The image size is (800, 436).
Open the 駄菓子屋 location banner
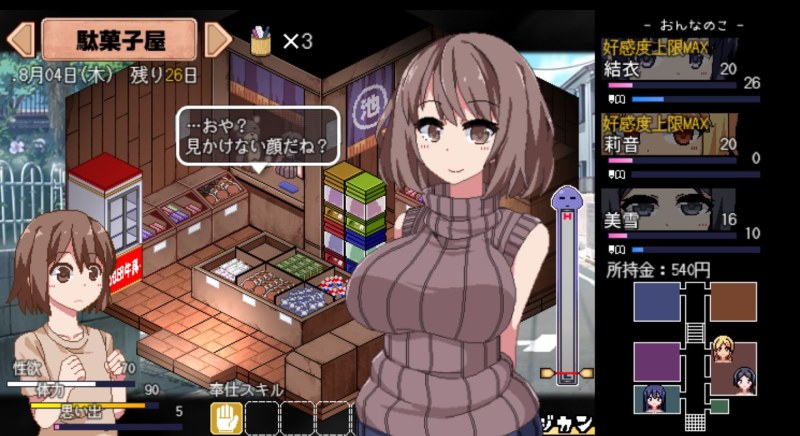click(118, 40)
